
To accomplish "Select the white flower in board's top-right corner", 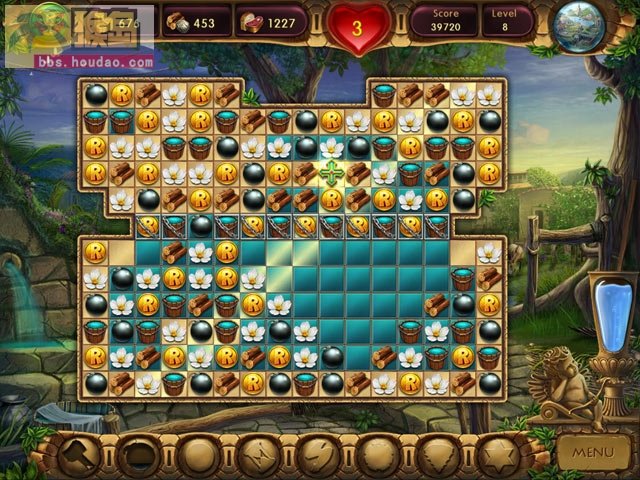I will 489,95.
